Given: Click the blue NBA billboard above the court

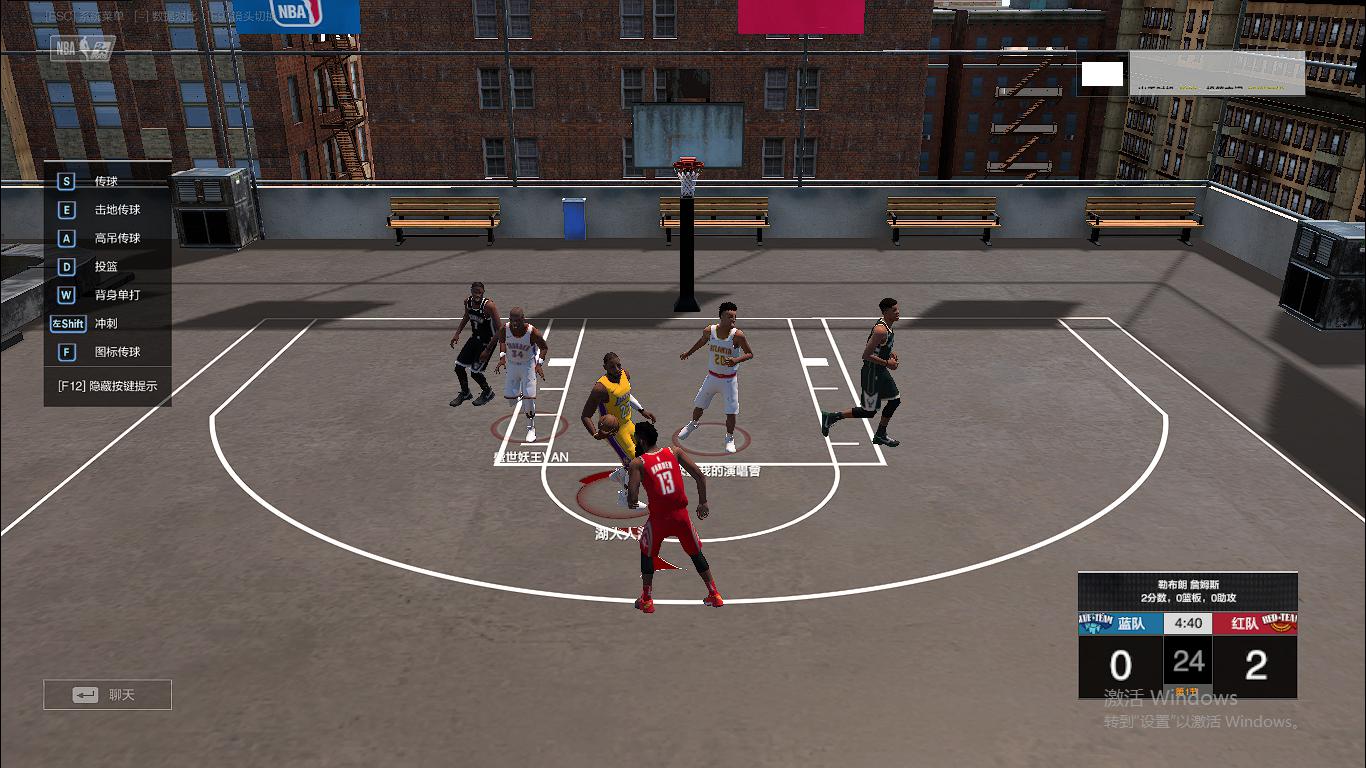Looking at the screenshot, I should (296, 15).
